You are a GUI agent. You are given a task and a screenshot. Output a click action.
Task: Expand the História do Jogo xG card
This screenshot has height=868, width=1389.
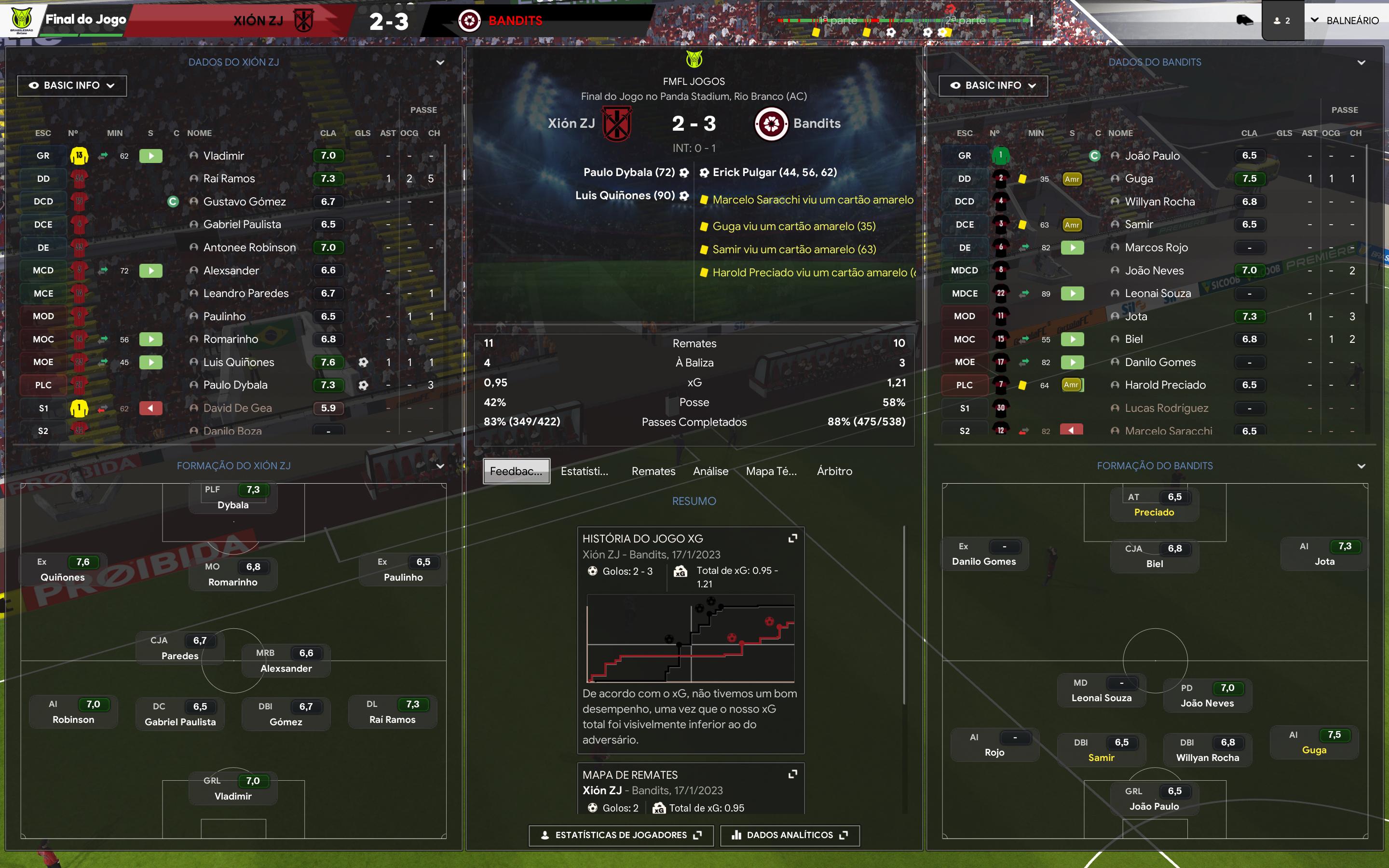tap(793, 539)
